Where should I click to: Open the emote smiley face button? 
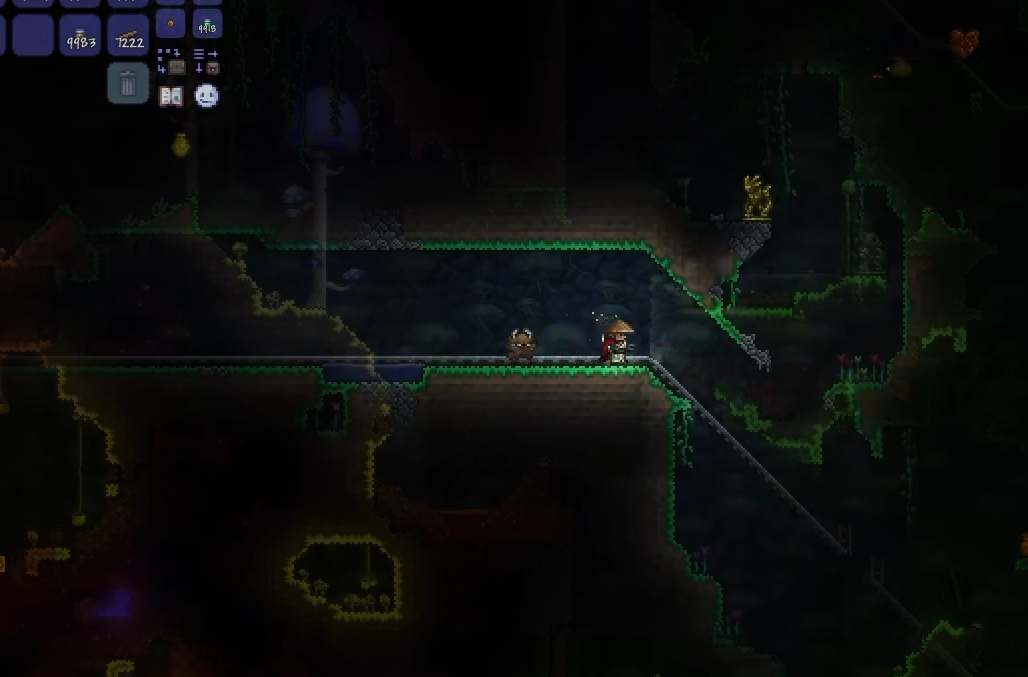point(206,96)
